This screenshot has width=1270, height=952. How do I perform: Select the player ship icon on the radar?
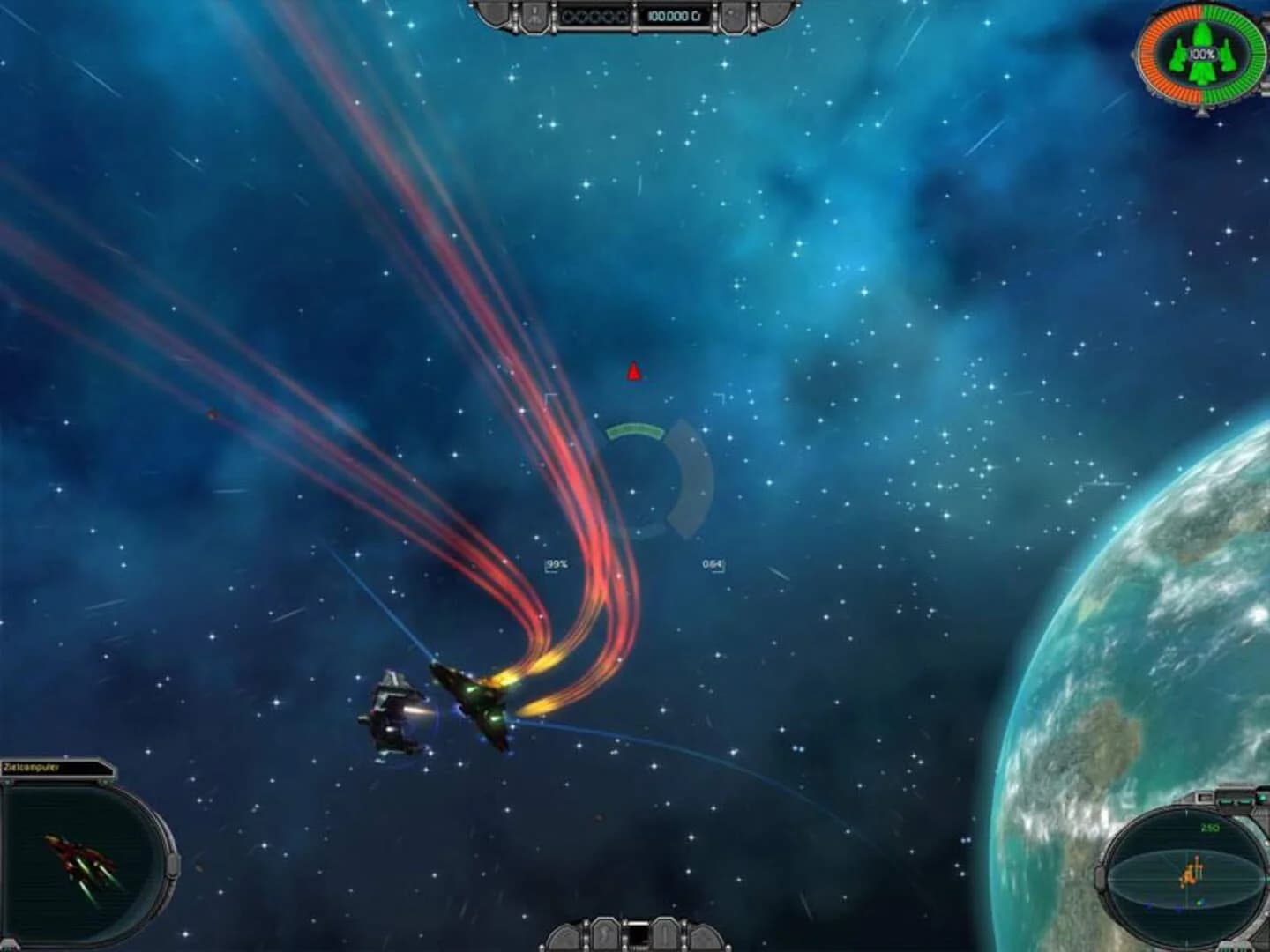coord(1190,874)
